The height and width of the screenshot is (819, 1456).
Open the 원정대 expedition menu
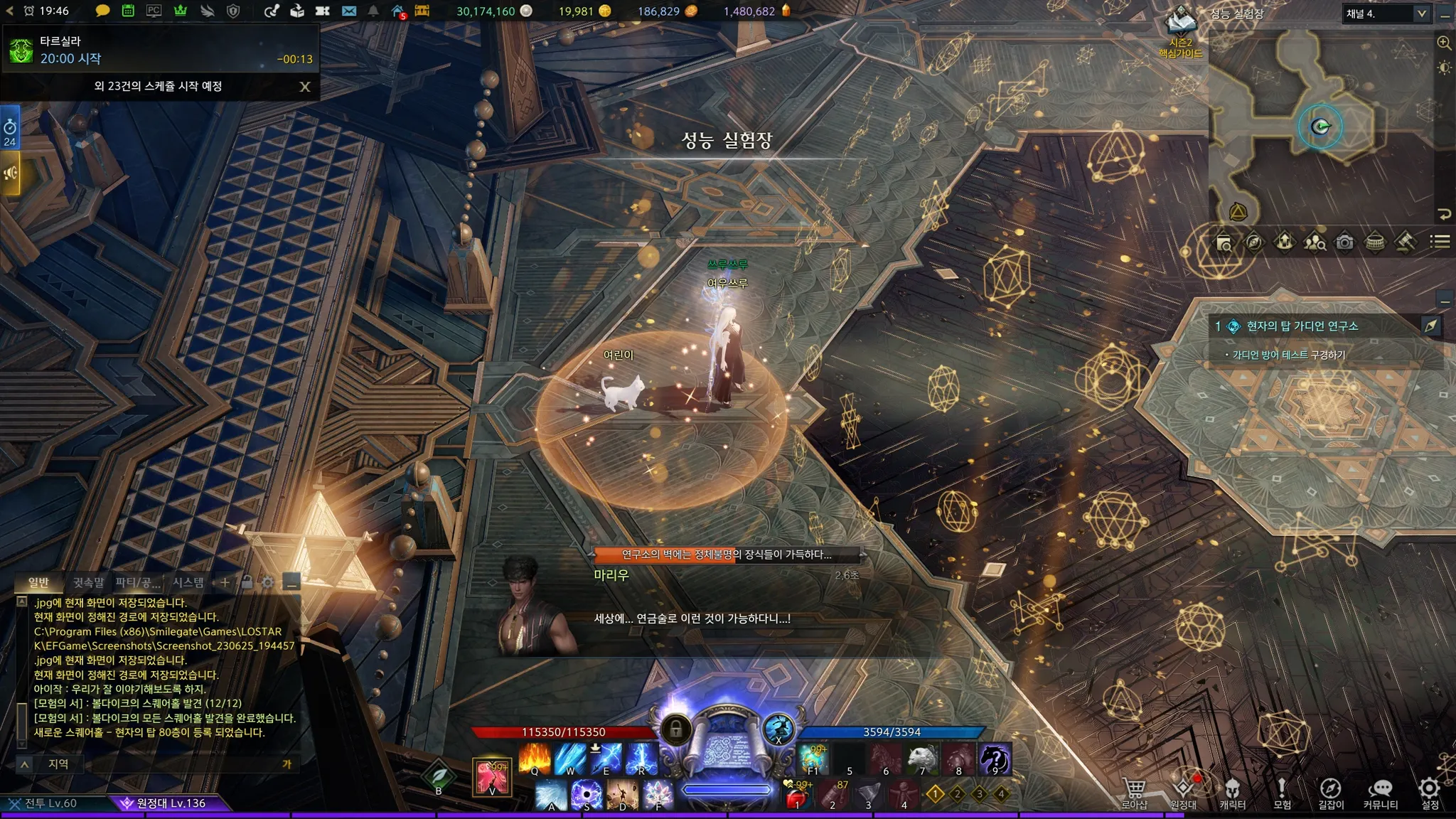[x=1184, y=793]
